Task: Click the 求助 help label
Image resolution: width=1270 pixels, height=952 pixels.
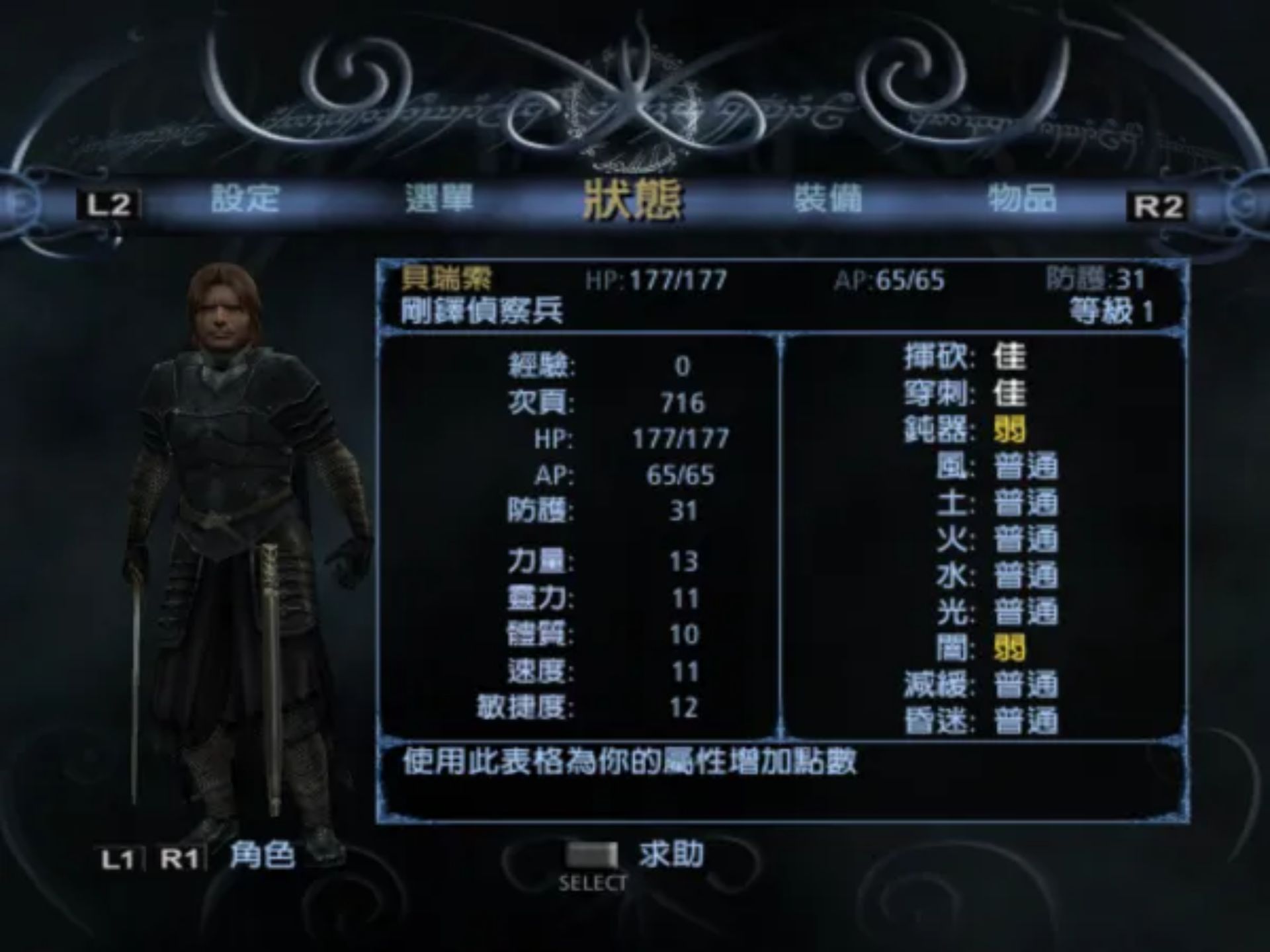Action: (671, 854)
